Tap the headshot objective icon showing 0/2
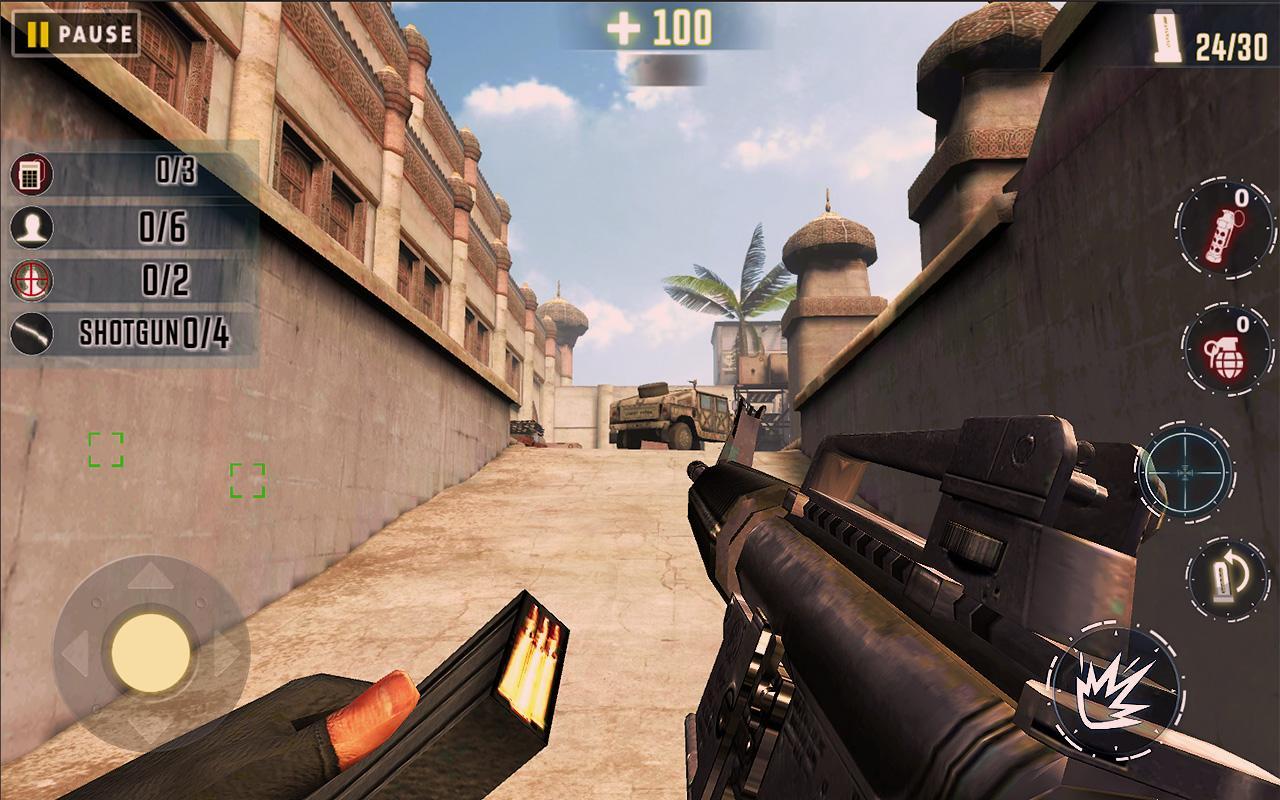Image resolution: width=1280 pixels, height=800 pixels. 31,277
